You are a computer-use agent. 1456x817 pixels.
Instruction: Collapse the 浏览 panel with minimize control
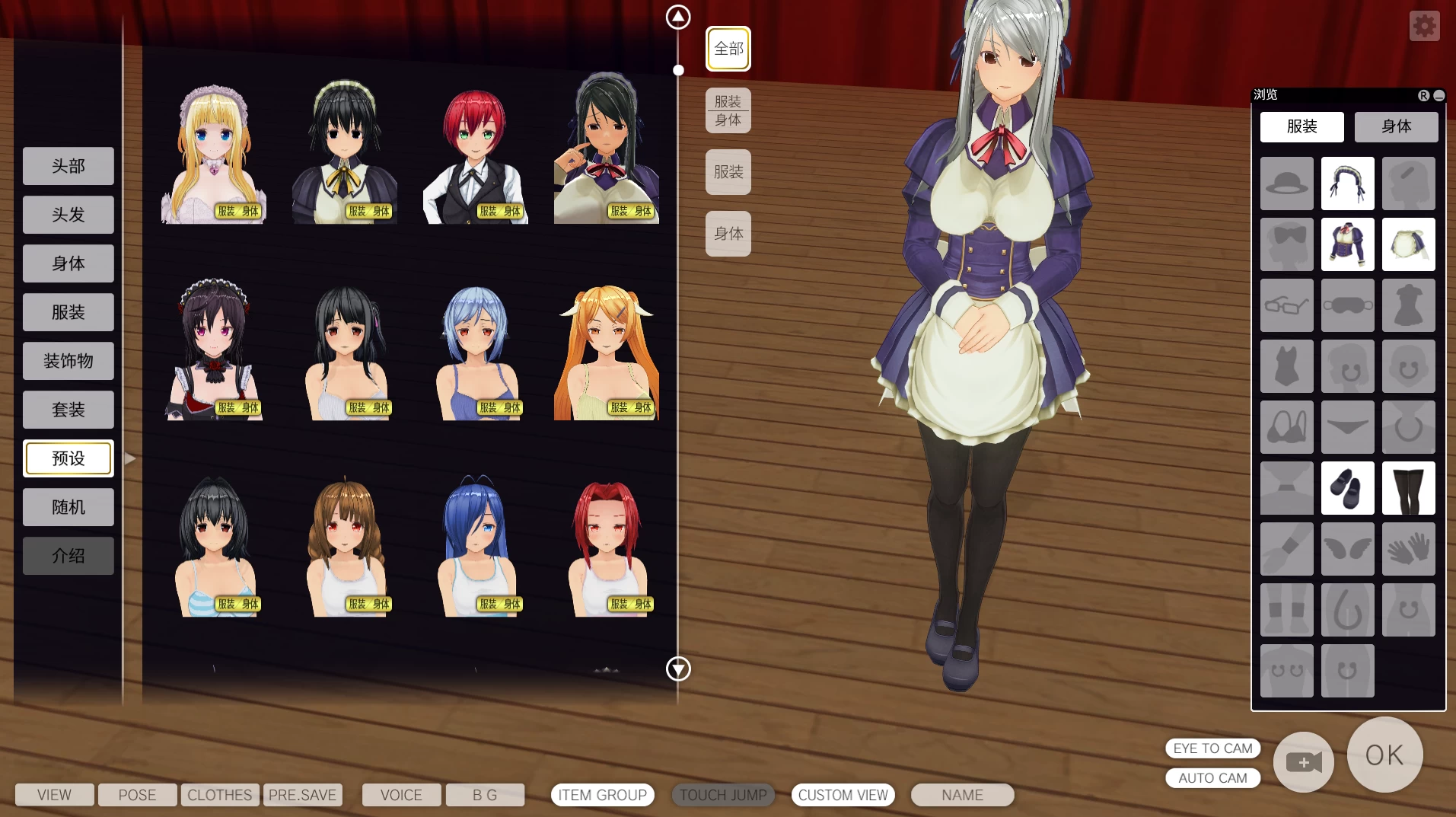[1438, 95]
